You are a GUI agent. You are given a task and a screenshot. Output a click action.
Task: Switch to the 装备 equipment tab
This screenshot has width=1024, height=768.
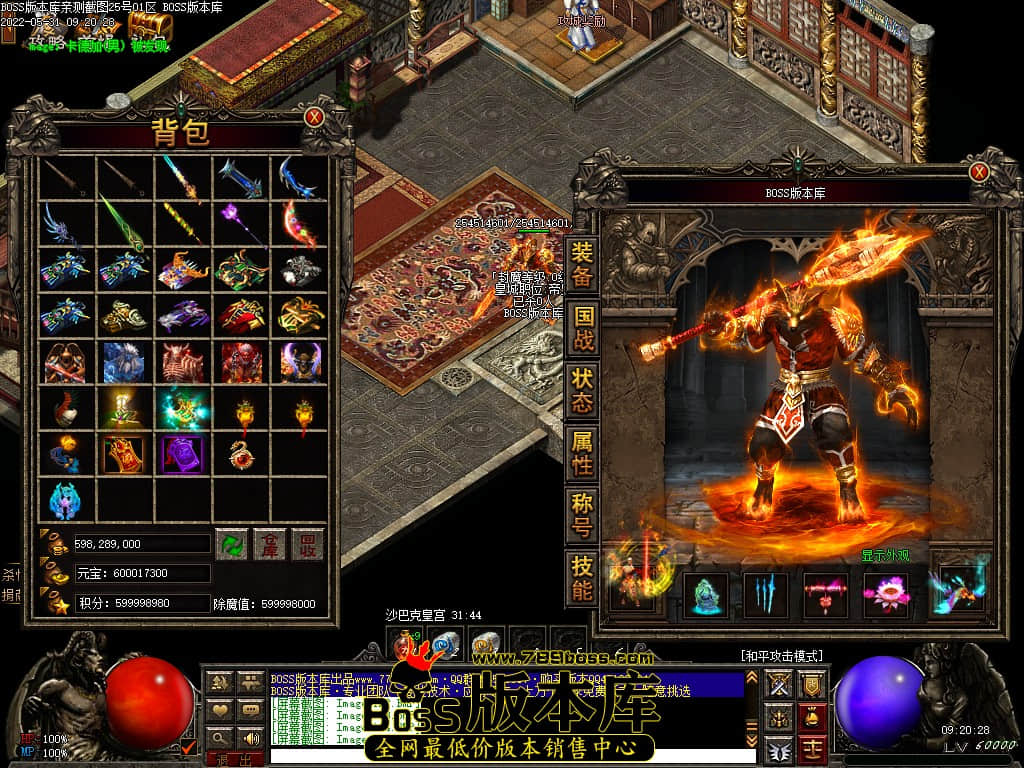click(582, 264)
